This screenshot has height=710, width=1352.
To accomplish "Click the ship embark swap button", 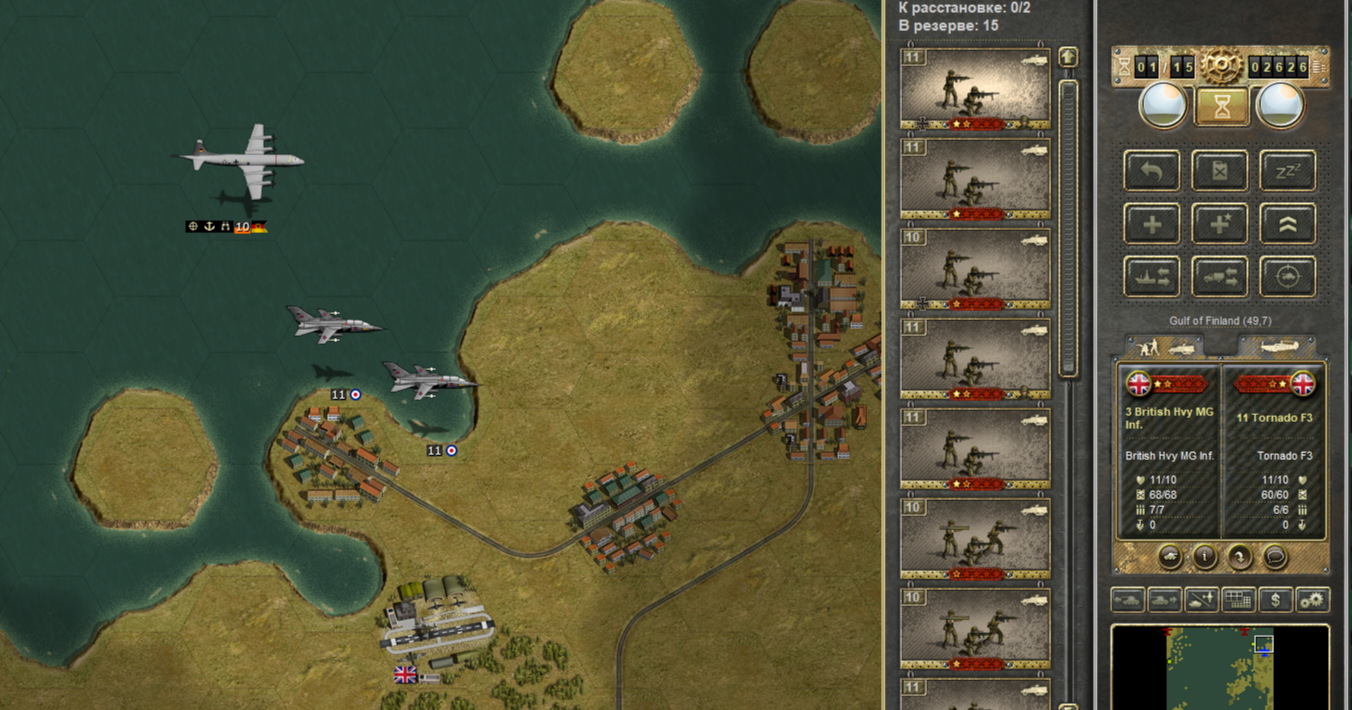I will tap(1152, 277).
